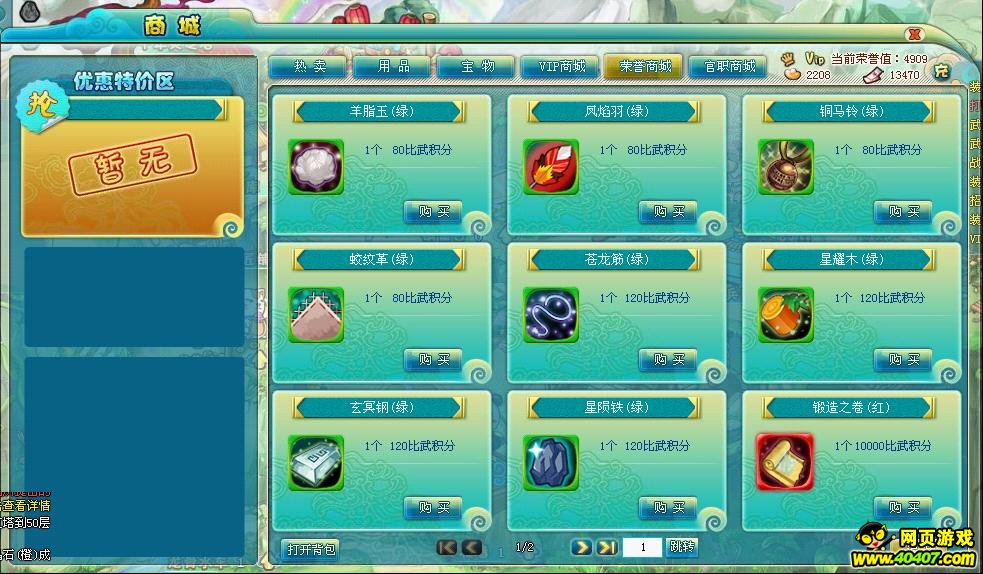983x574 pixels.
Task: Switch to the VIP商城 tab
Action: click(560, 67)
